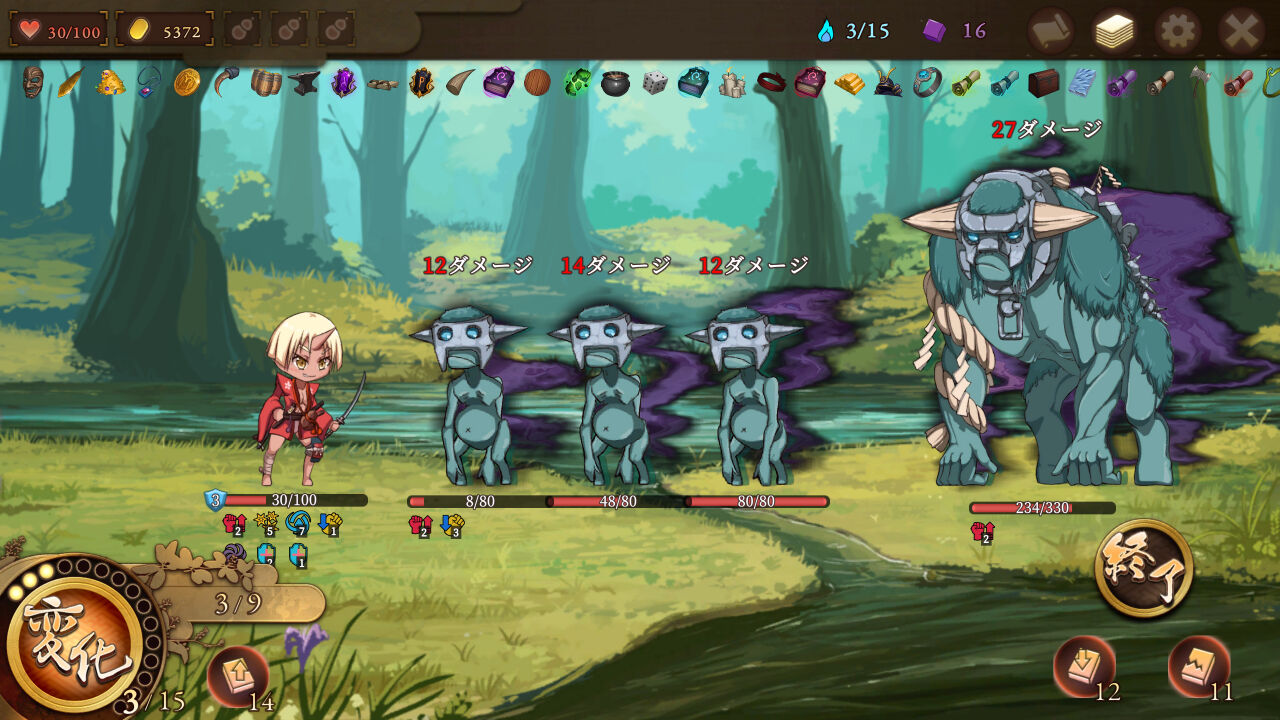Inspect the melted candles relic
Image resolution: width=1280 pixels, height=720 pixels.
[x=732, y=83]
